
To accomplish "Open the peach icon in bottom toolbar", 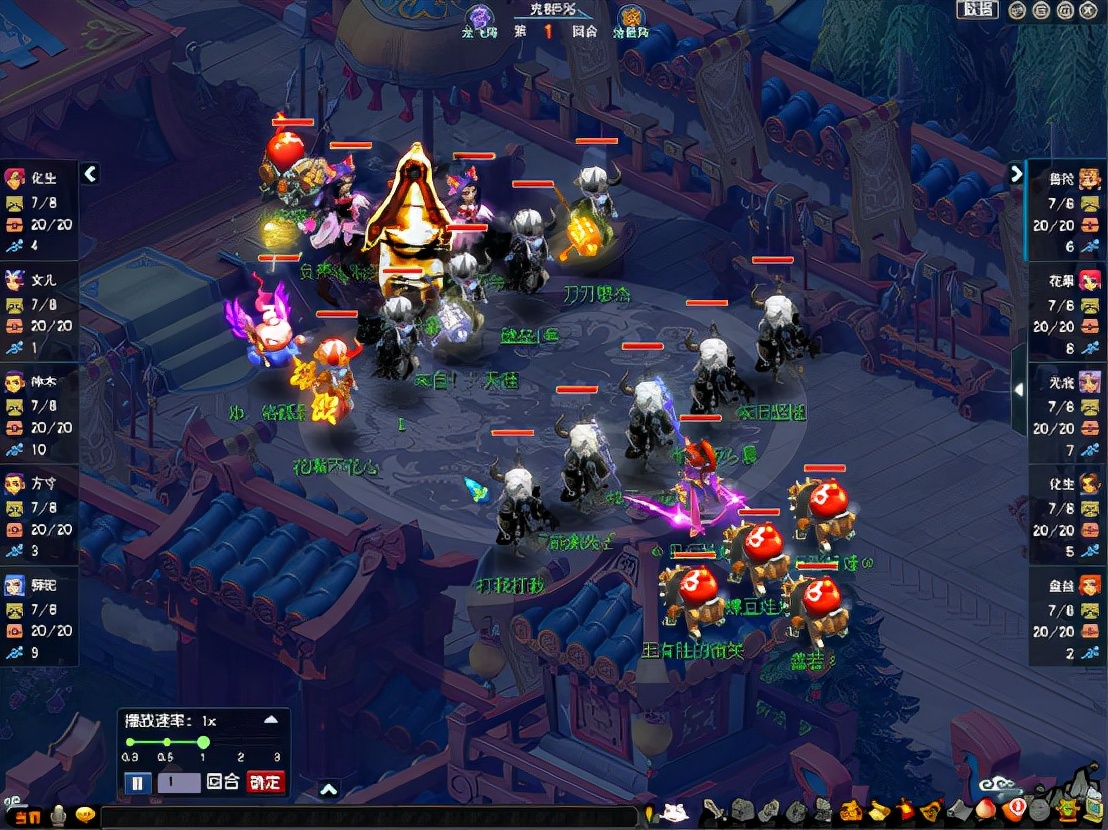I will point(988,808).
